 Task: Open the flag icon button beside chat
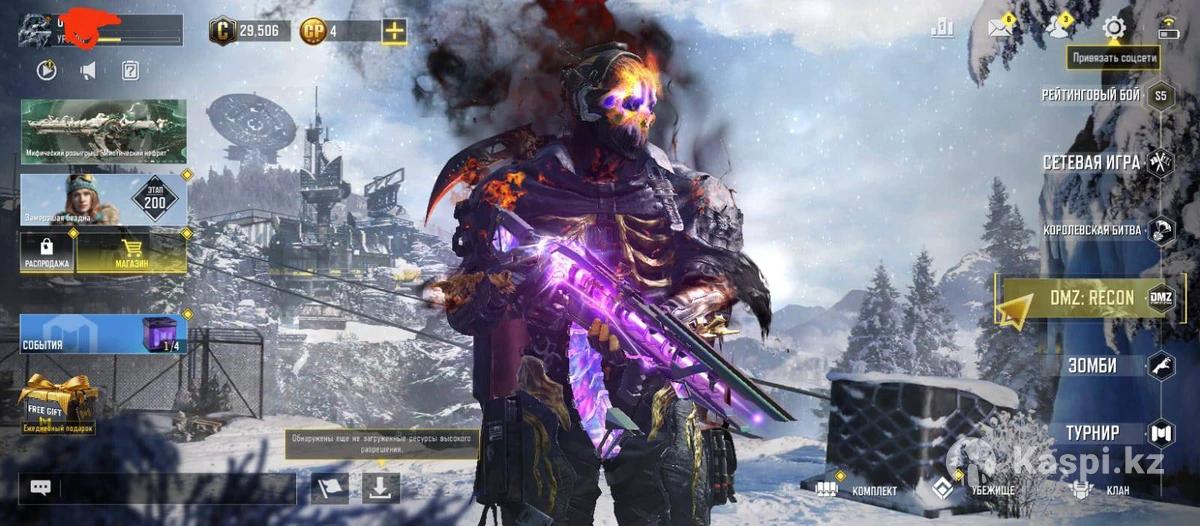pos(329,488)
